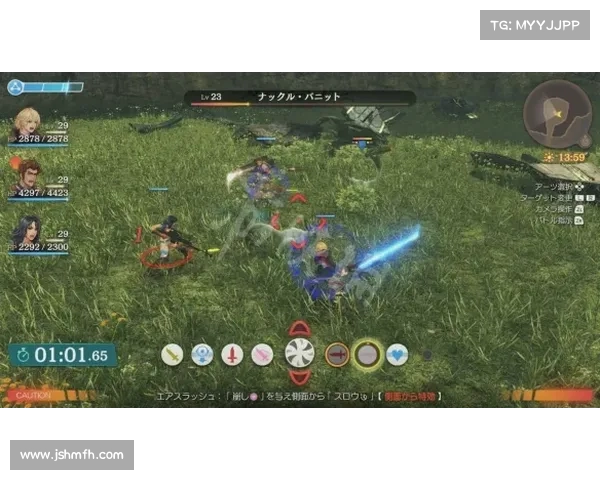Click the TG: MYYJJPP watermark label
The image size is (600, 480).
535,24
